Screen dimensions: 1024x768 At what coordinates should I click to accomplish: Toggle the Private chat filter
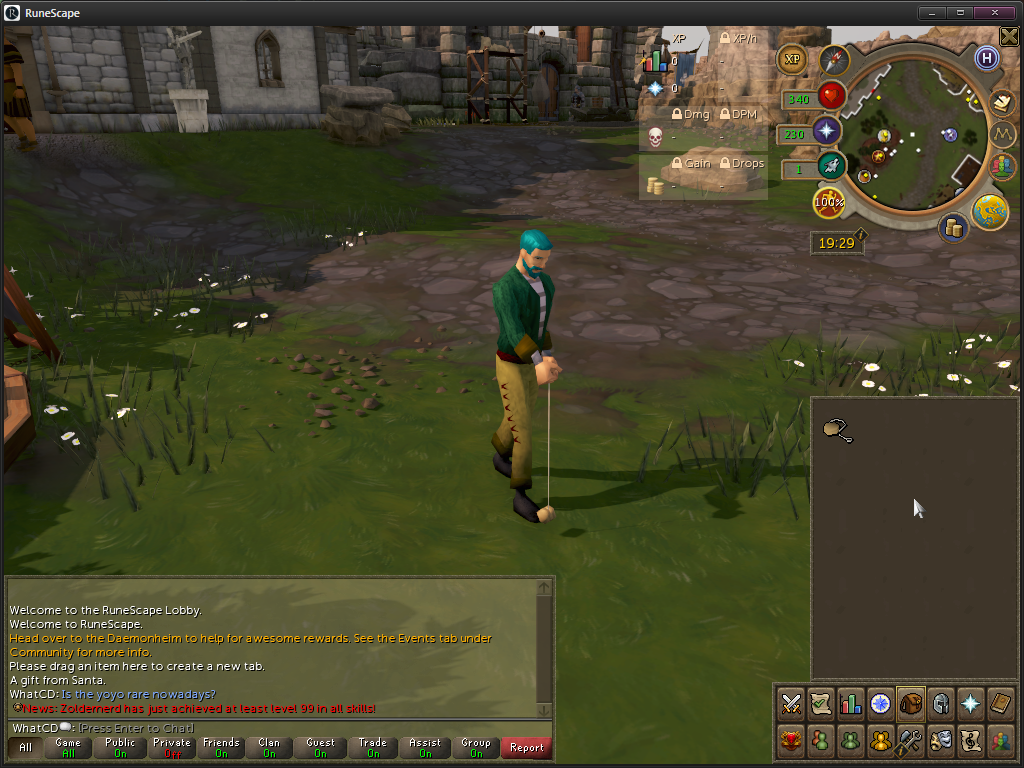[171, 747]
